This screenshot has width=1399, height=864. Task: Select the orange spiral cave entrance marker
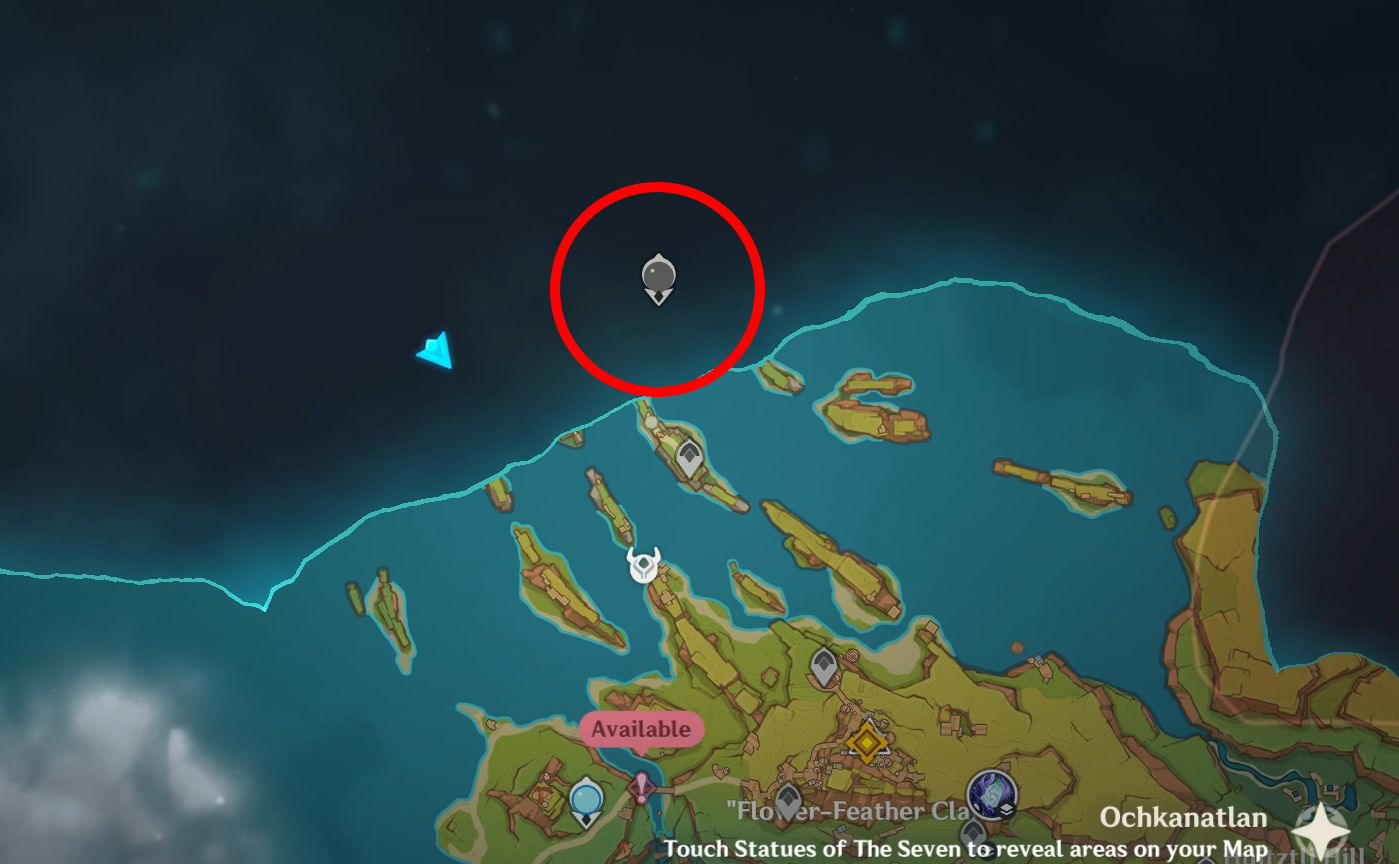1017,648
